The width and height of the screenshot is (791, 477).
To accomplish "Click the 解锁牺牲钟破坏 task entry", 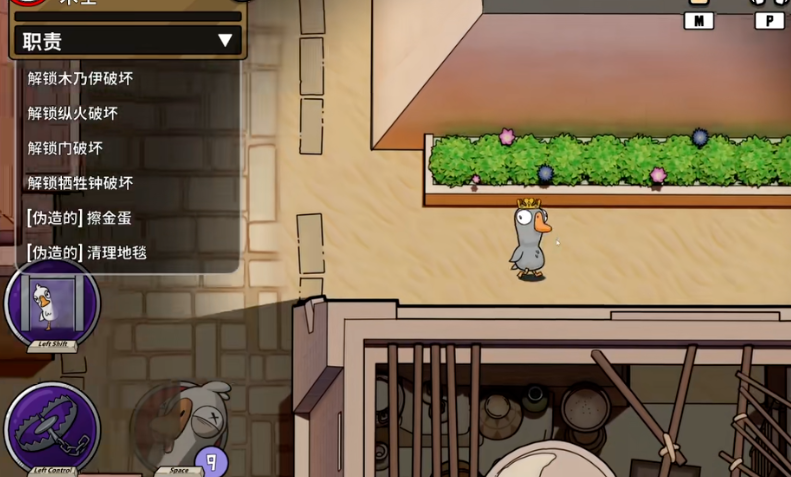I will click(80, 183).
